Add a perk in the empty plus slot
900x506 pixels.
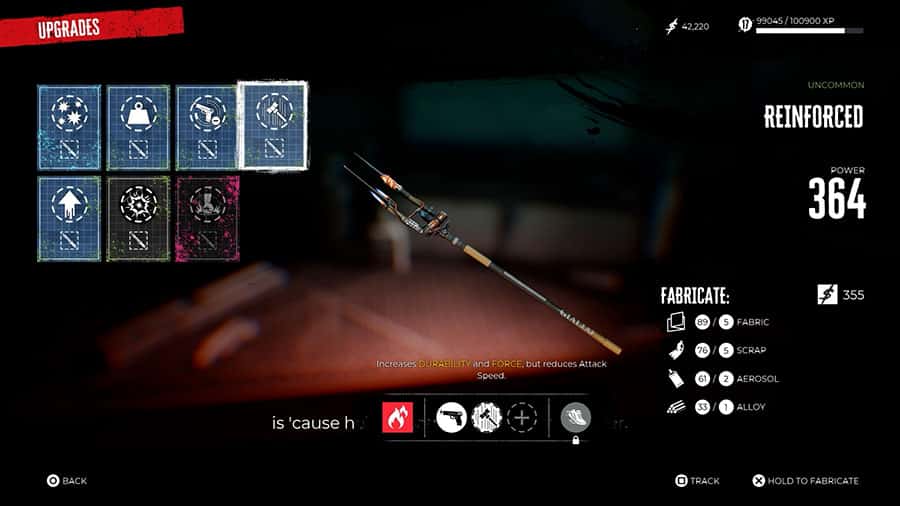coord(521,417)
